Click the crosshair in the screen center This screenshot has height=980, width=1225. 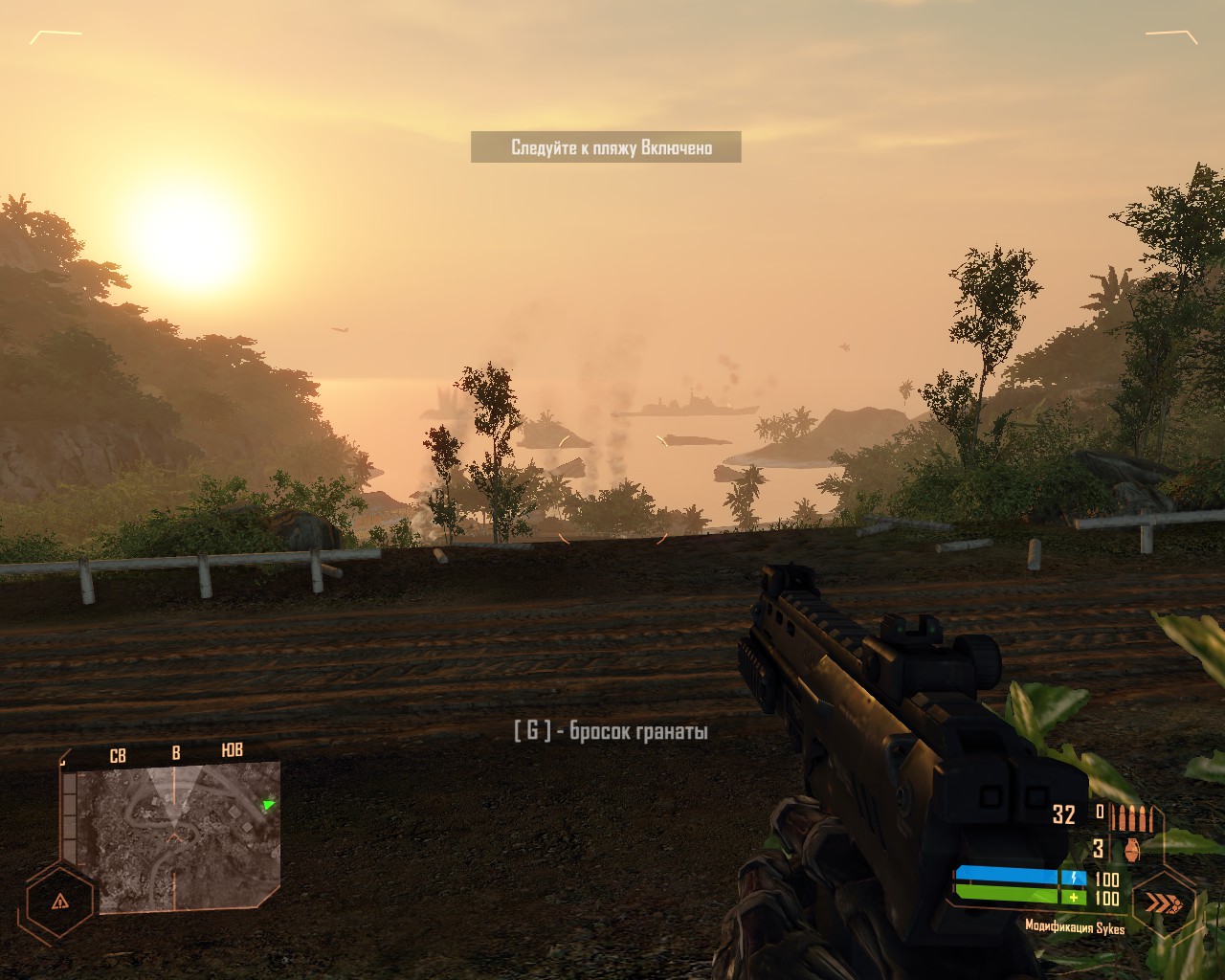612,490
